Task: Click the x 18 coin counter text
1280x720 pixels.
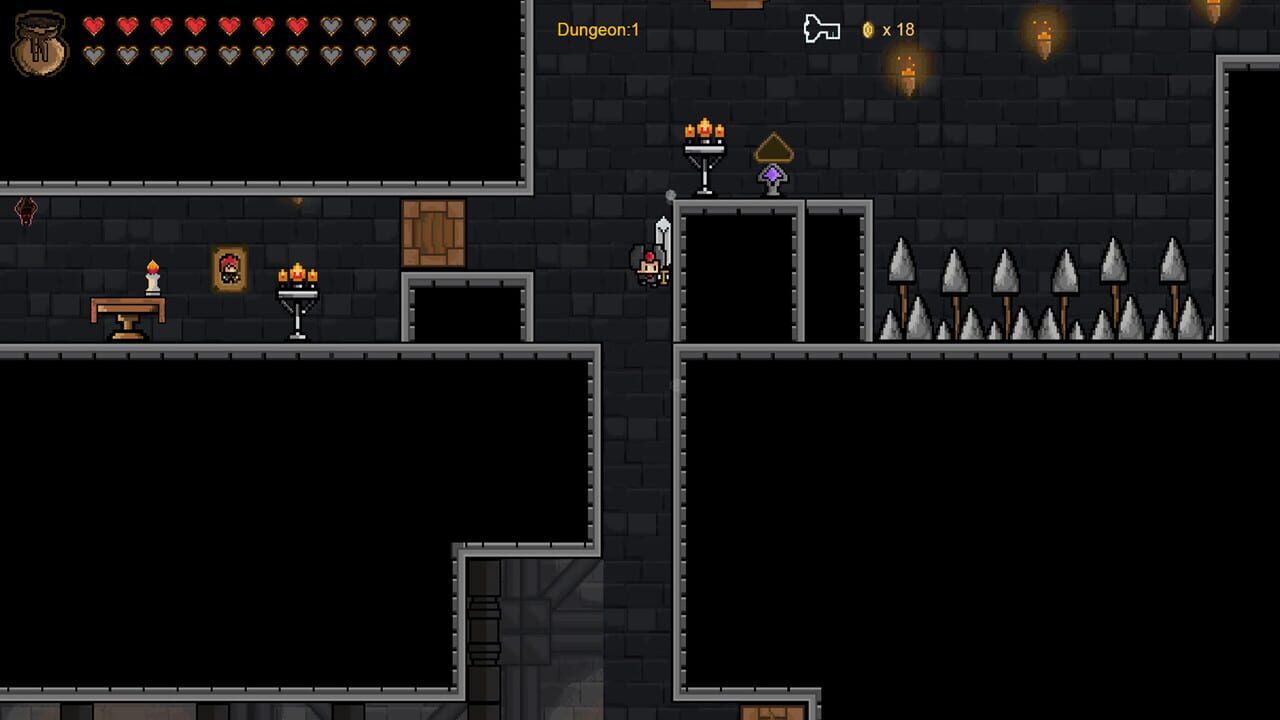Action: click(x=898, y=30)
